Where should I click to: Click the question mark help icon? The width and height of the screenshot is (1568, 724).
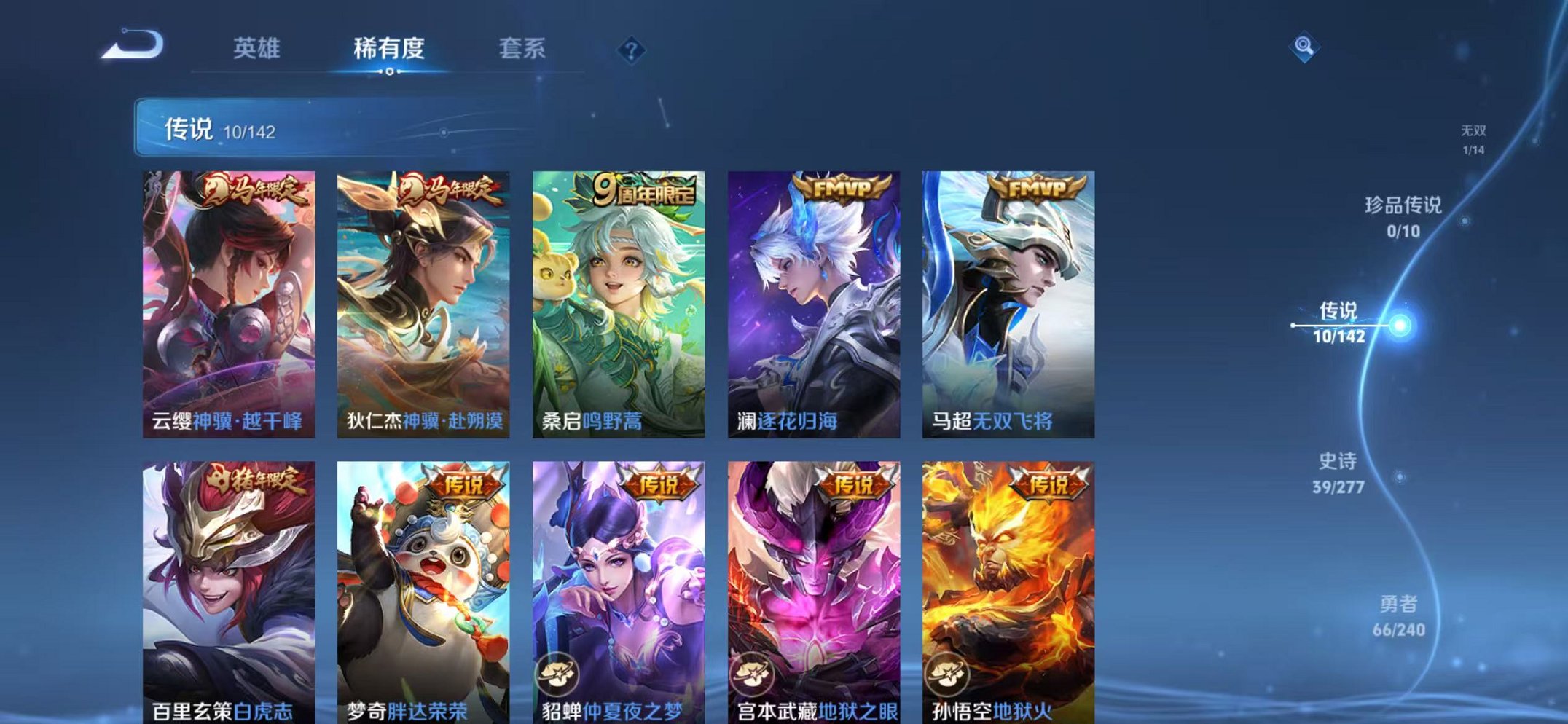(x=631, y=48)
